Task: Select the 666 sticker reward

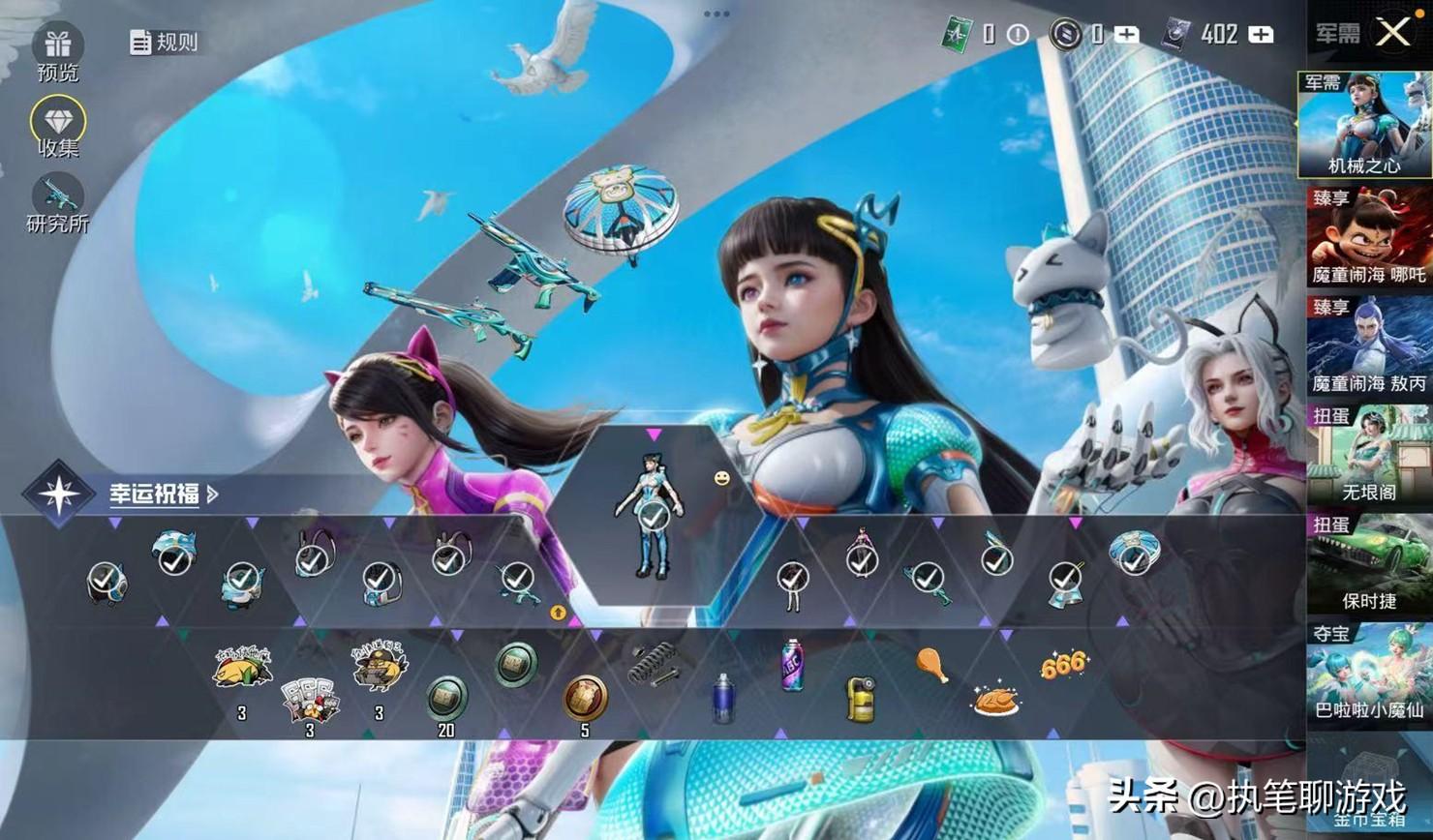Action: [x=1062, y=666]
